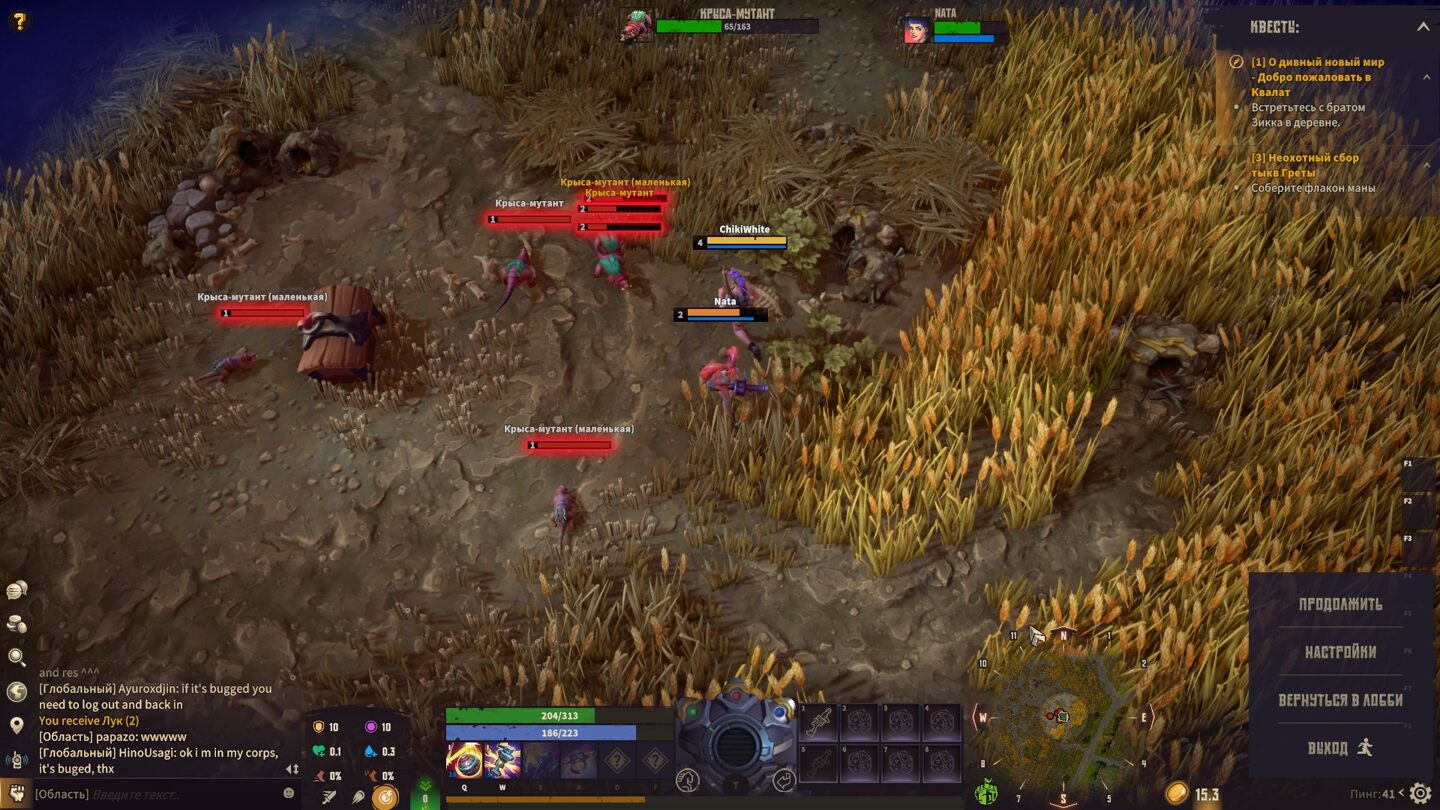This screenshot has height=810, width=1440.
Task: Open the Настройки settings menu
Action: point(1340,652)
